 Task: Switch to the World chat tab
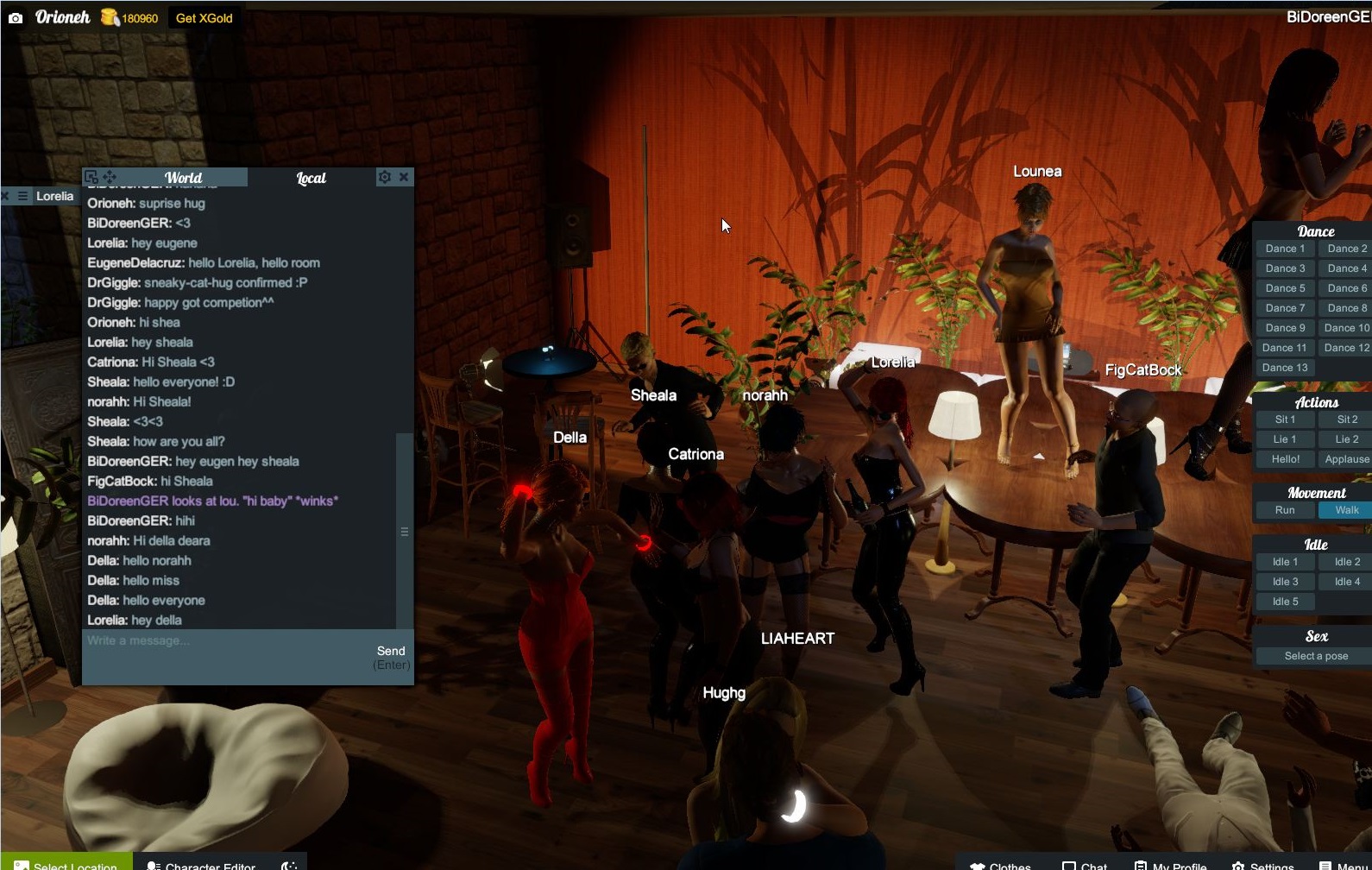(x=184, y=177)
